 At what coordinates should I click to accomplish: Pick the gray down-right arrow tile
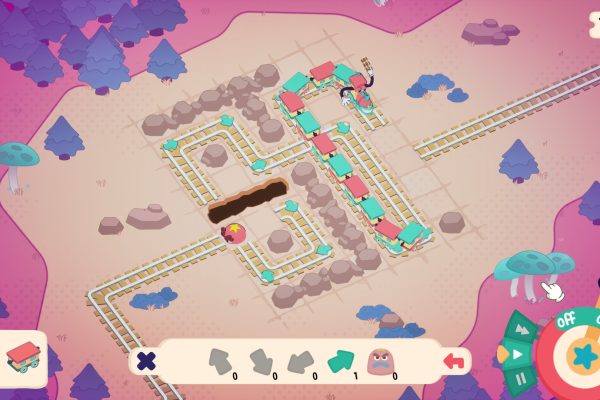click(x=260, y=358)
